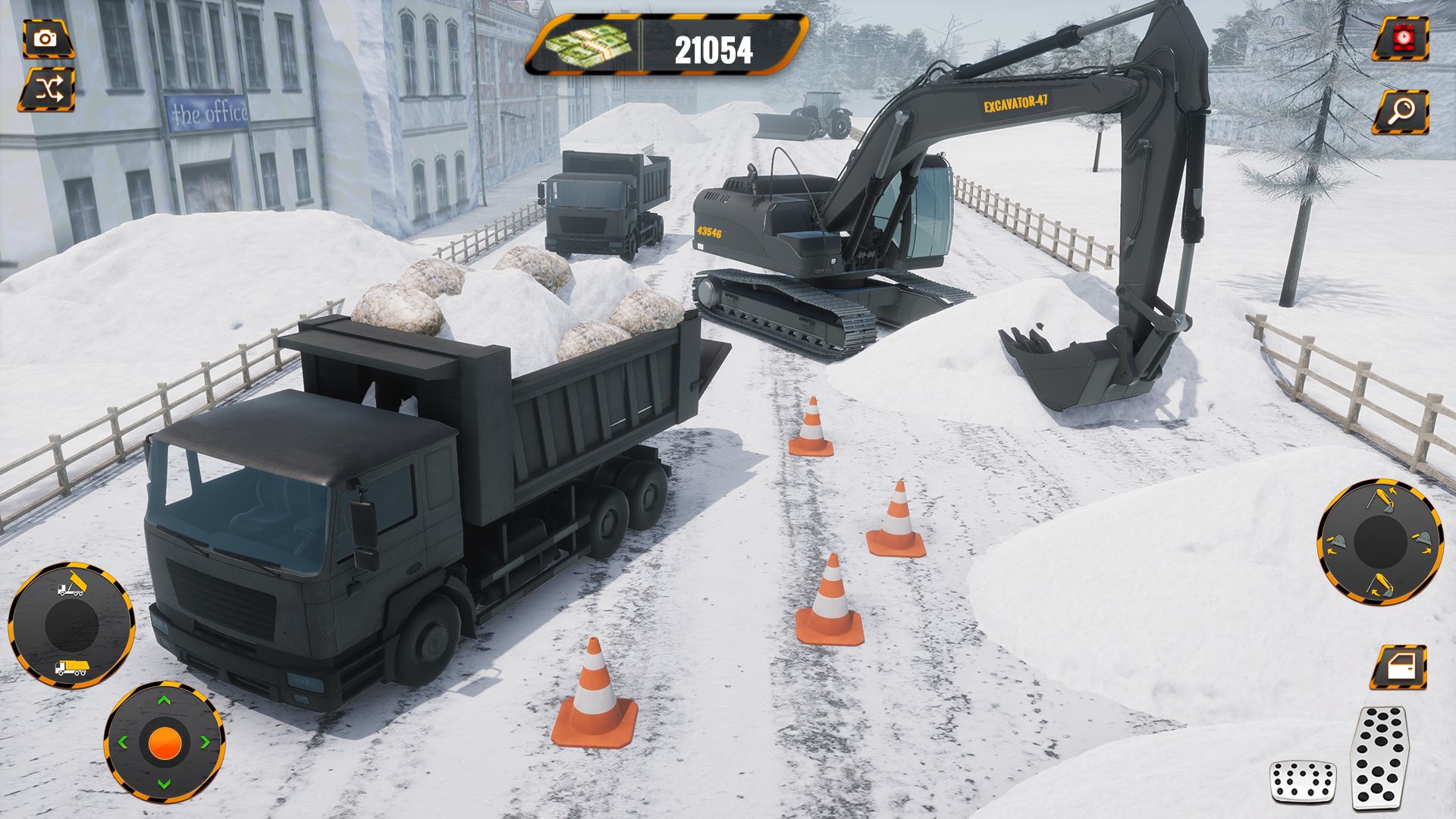Lower the excavator arm on control dial

coord(1380,585)
